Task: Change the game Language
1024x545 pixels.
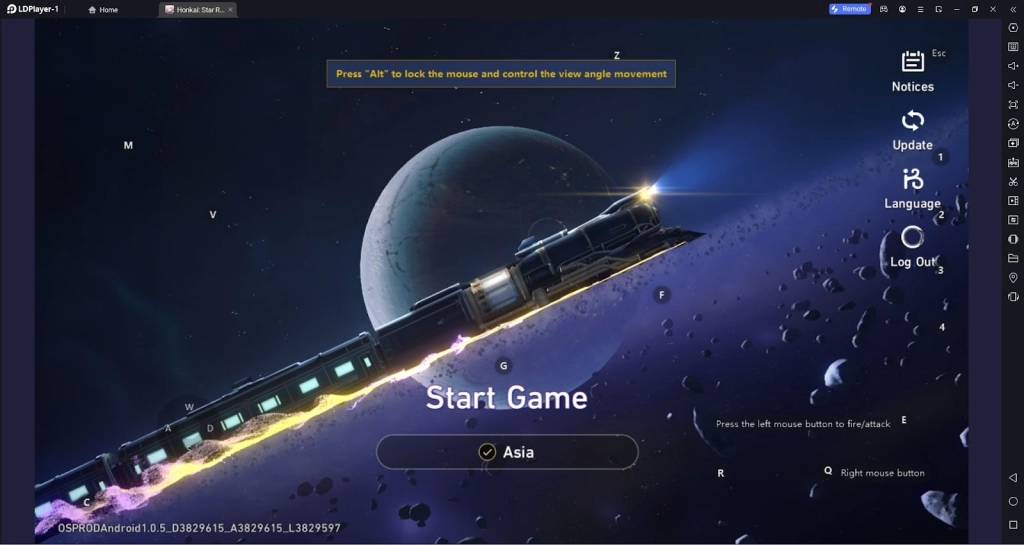Action: click(912, 187)
